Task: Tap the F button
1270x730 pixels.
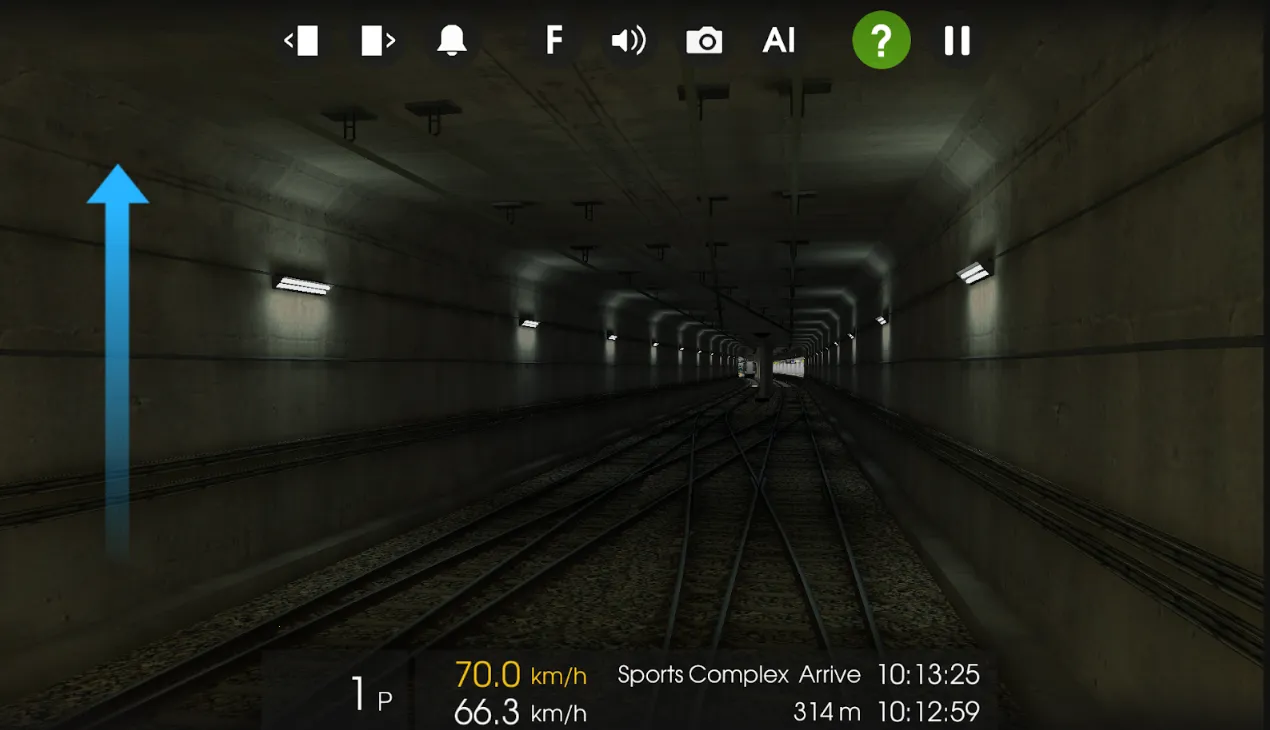Action: pos(553,41)
